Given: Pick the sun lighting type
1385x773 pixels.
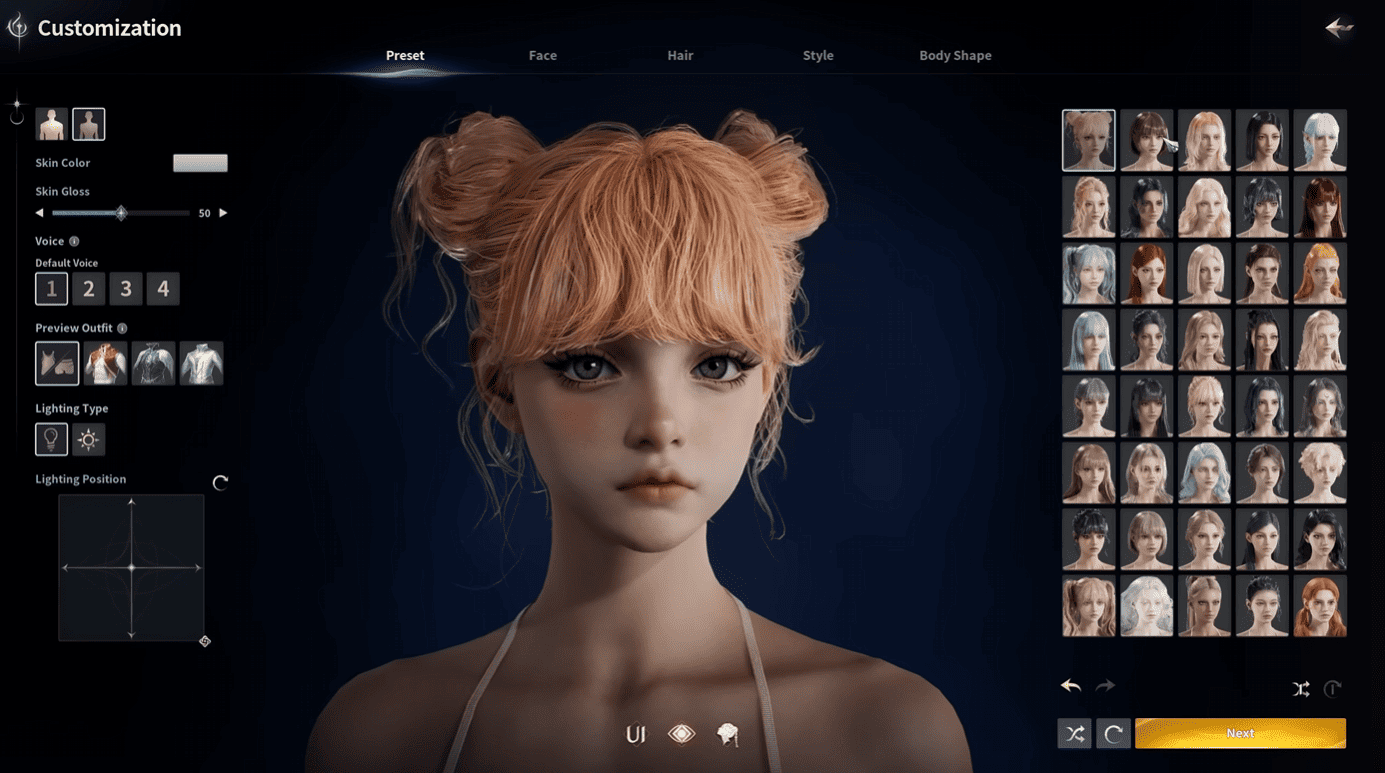Looking at the screenshot, I should 88,439.
